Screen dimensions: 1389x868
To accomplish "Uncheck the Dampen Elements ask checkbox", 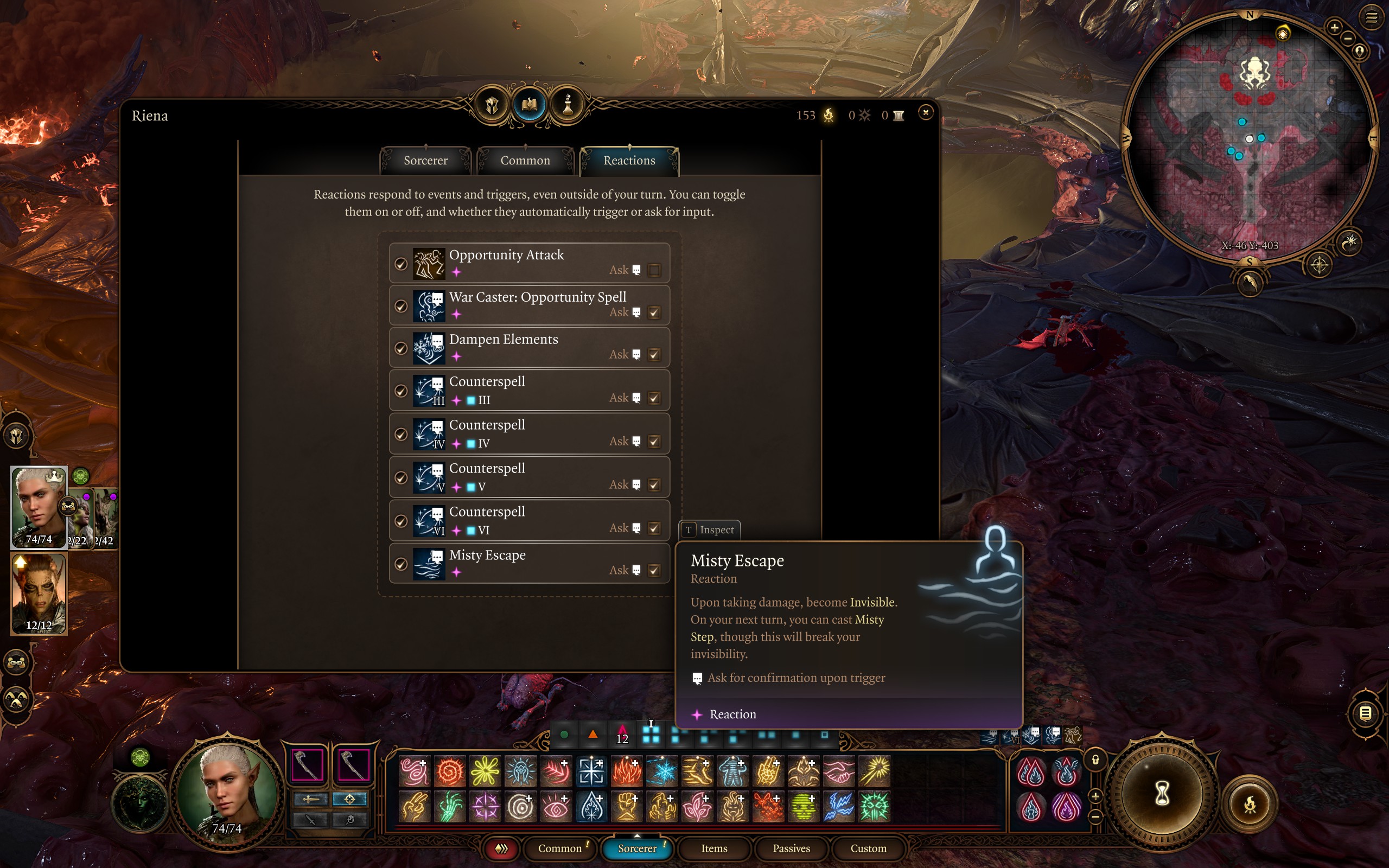I will [654, 355].
